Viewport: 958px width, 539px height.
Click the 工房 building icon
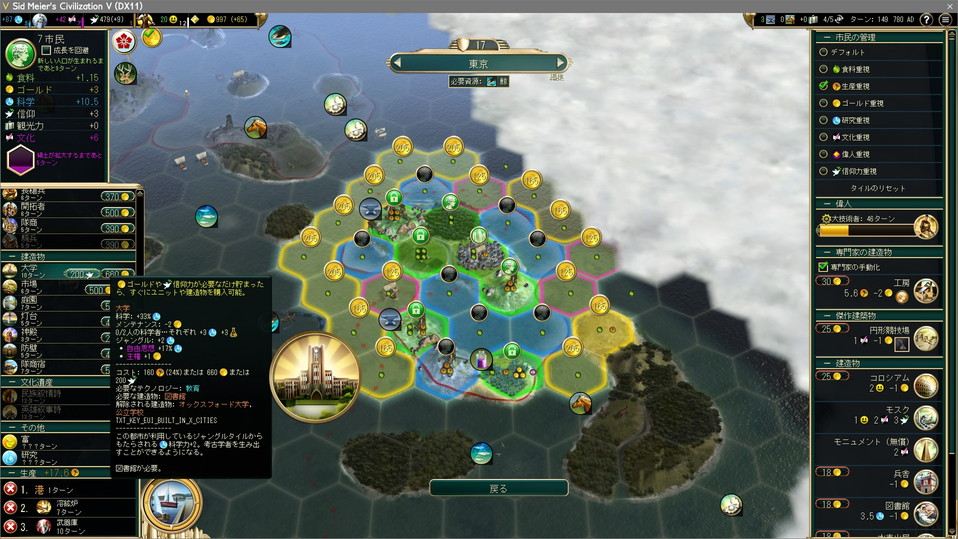coord(925,291)
